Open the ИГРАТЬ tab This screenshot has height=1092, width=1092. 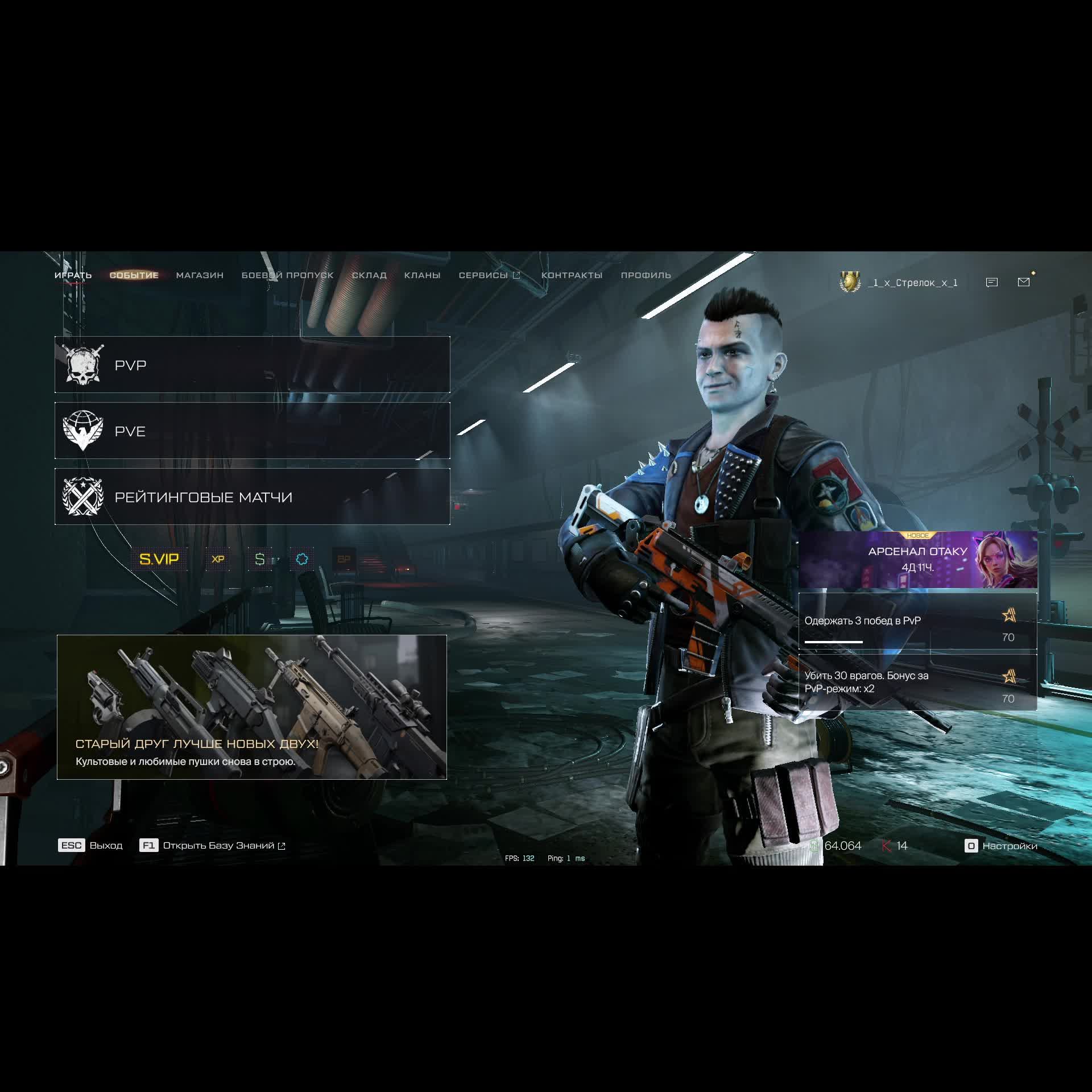(73, 275)
